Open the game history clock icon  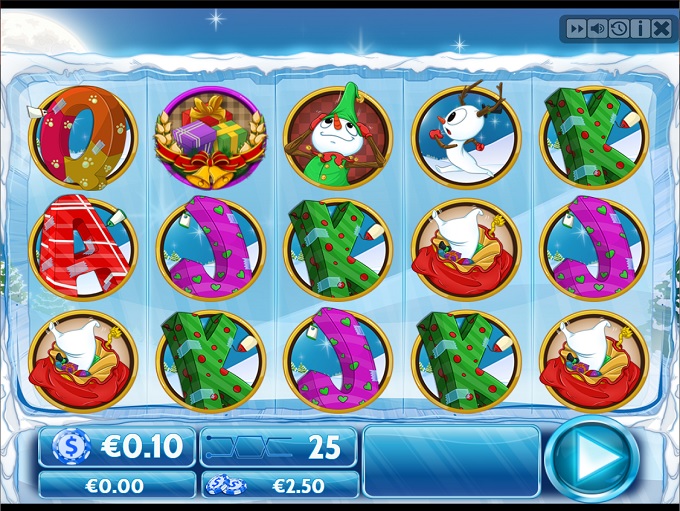point(619,29)
